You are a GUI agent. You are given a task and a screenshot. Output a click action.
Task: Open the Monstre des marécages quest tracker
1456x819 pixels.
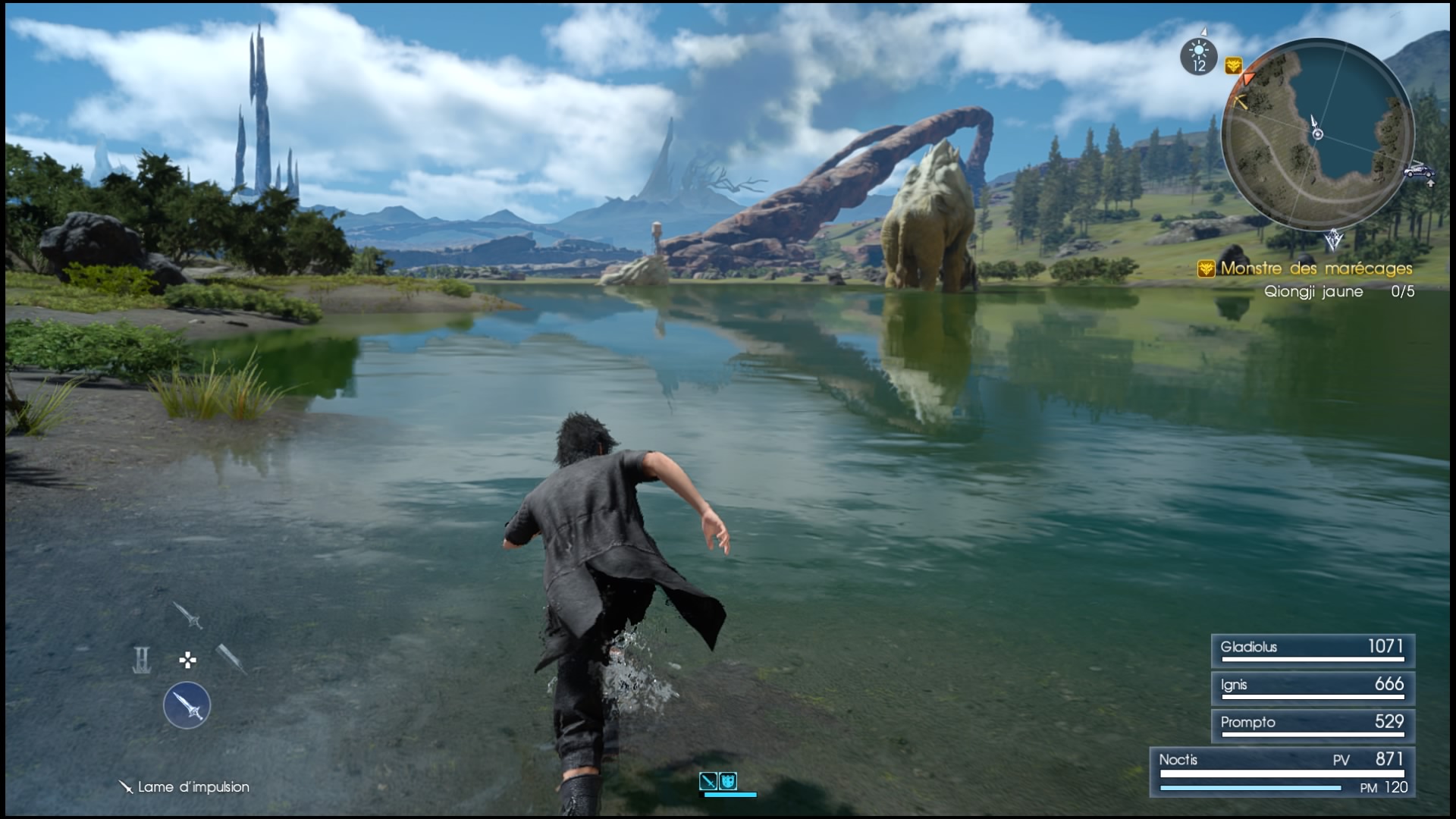pyautogui.click(x=1316, y=268)
